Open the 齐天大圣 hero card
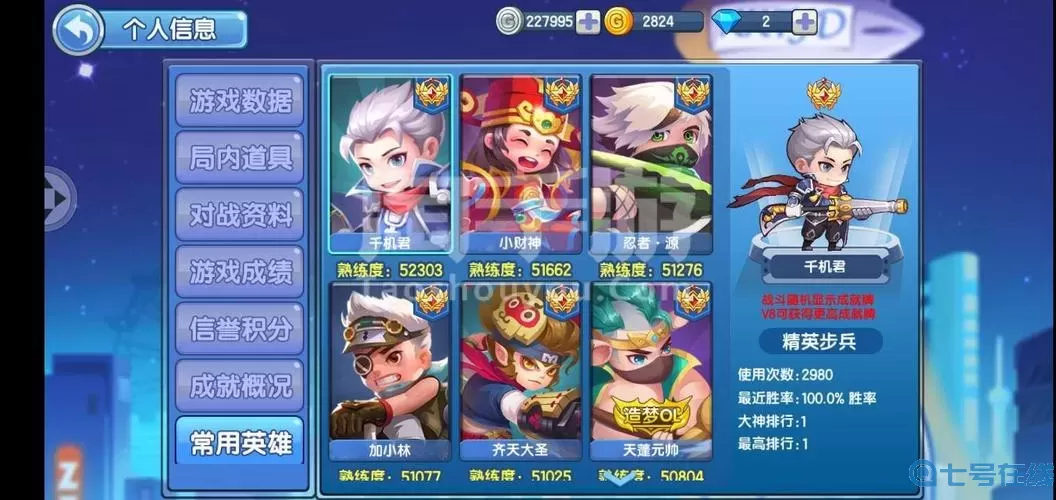Viewport: 1056px width, 500px height. (x=520, y=368)
